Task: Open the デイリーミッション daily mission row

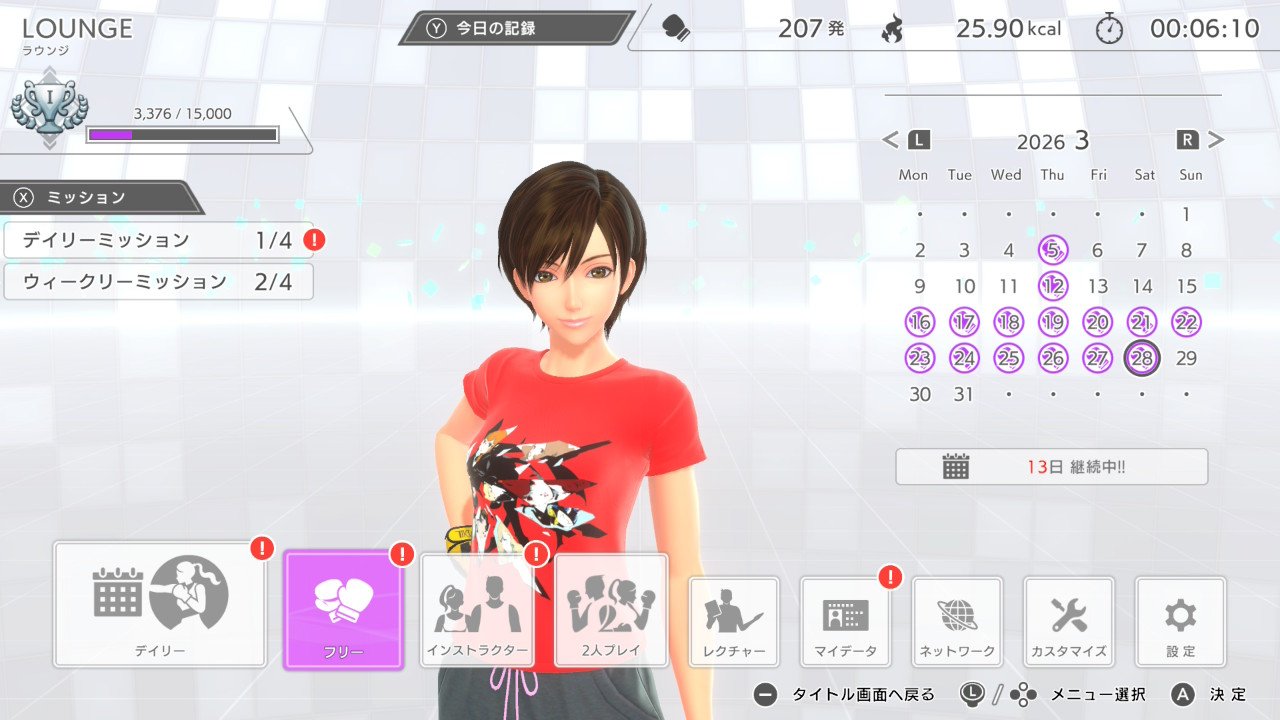Action: click(x=158, y=240)
